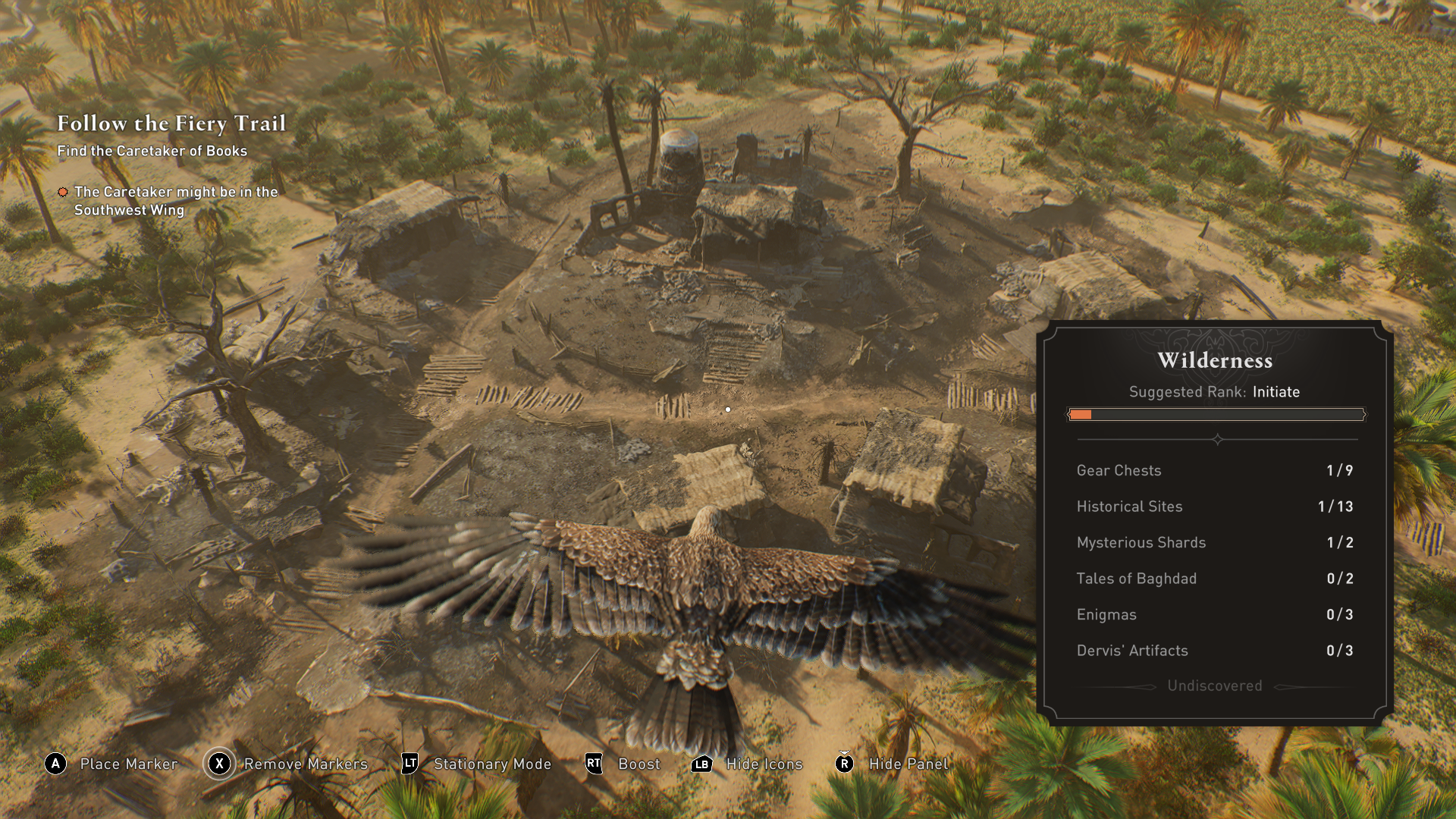The width and height of the screenshot is (1456, 819).
Task: Click the LB button icon
Action: click(x=702, y=764)
